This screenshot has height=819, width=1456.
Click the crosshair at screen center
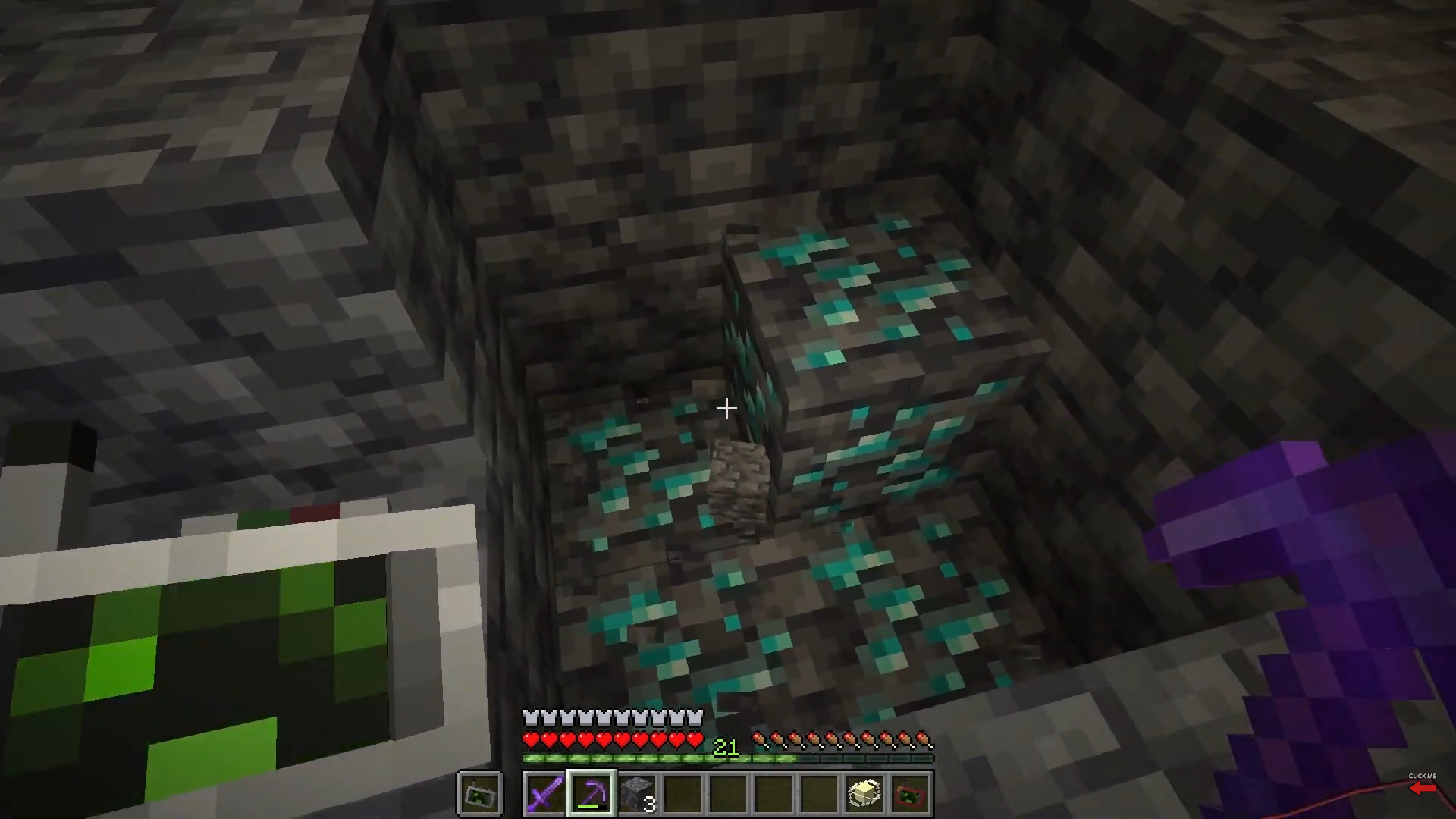(x=726, y=409)
